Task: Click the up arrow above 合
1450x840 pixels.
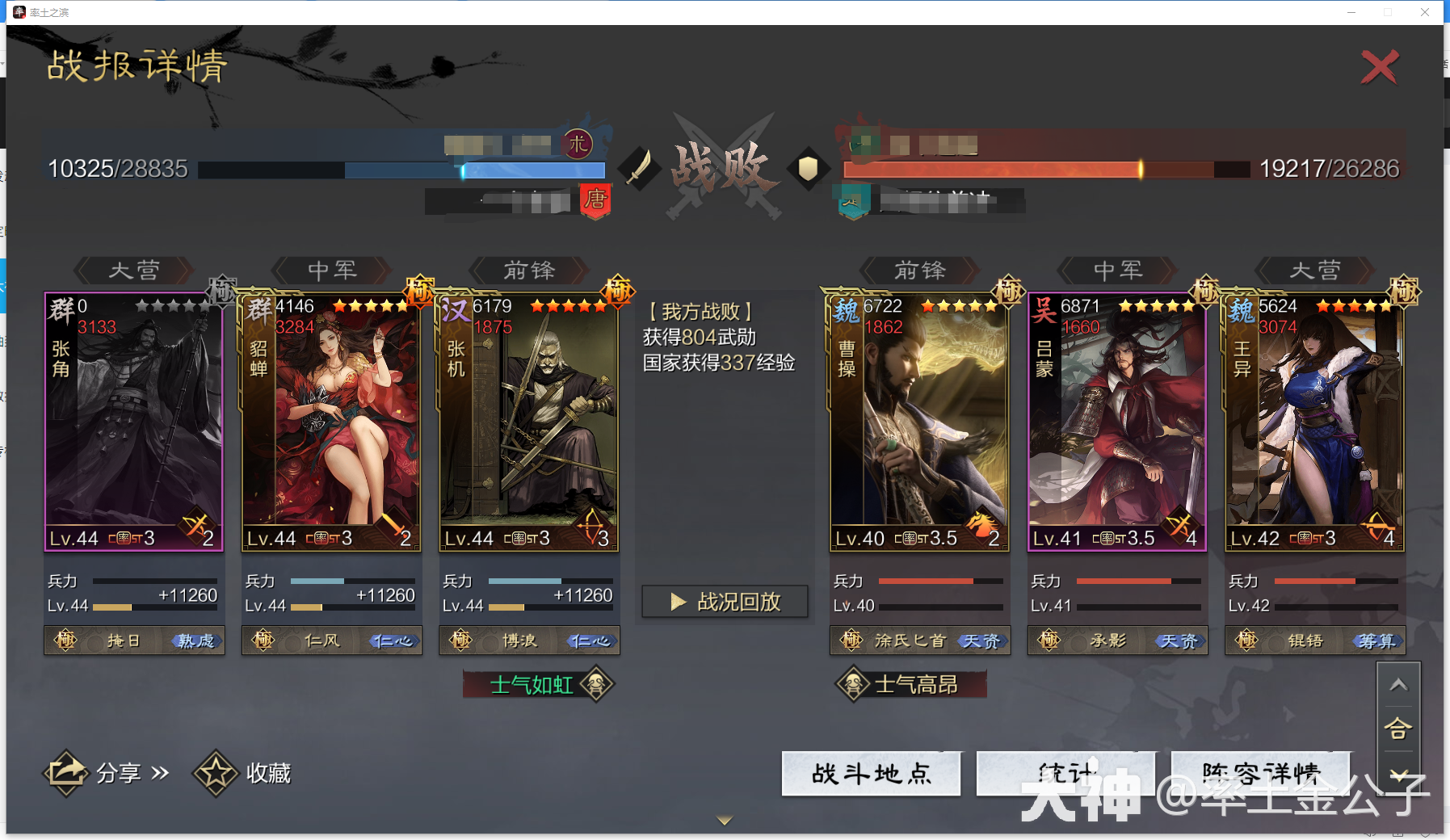Action: coord(1398,685)
